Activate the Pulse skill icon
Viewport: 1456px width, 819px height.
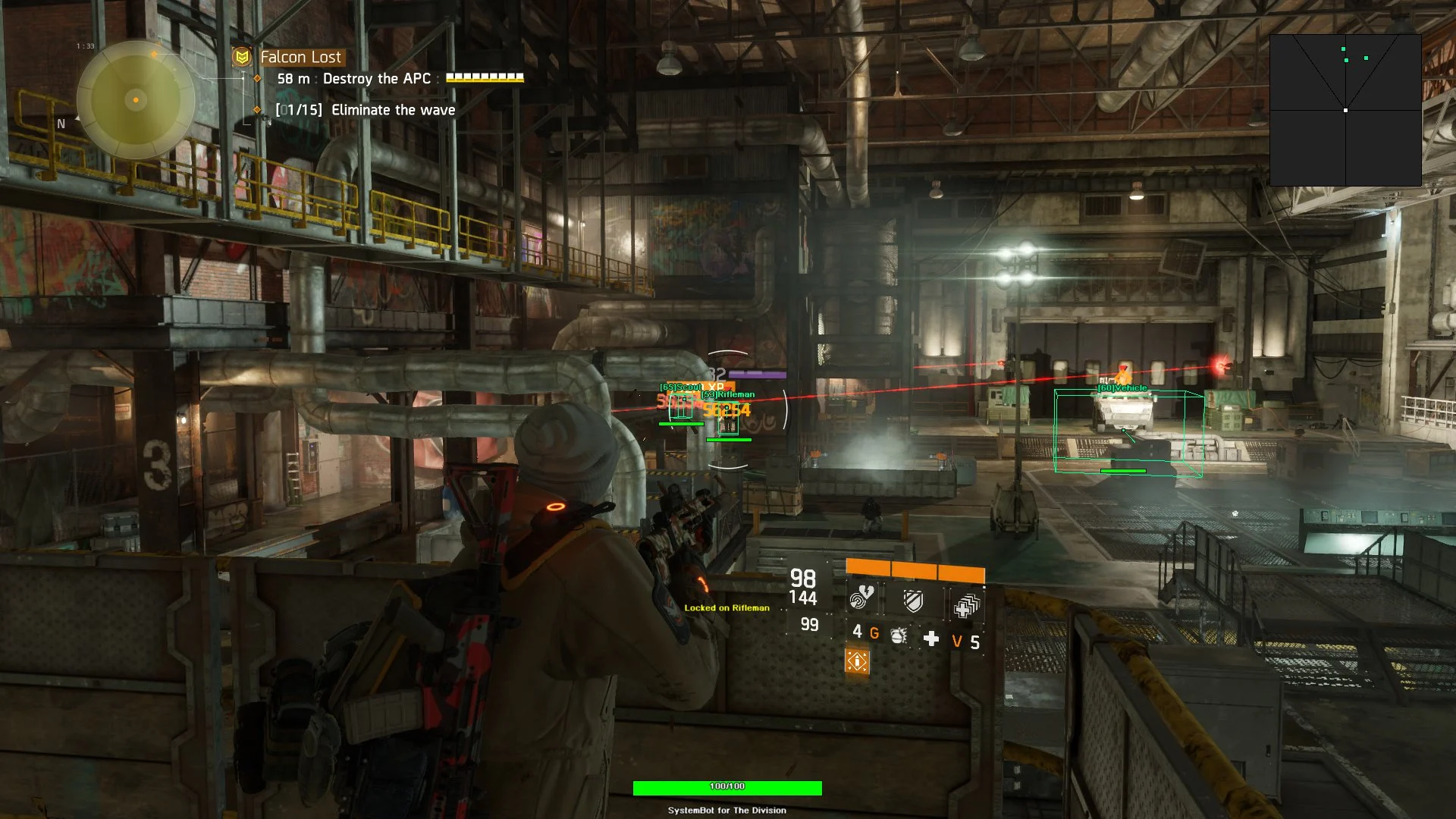pyautogui.click(x=861, y=599)
